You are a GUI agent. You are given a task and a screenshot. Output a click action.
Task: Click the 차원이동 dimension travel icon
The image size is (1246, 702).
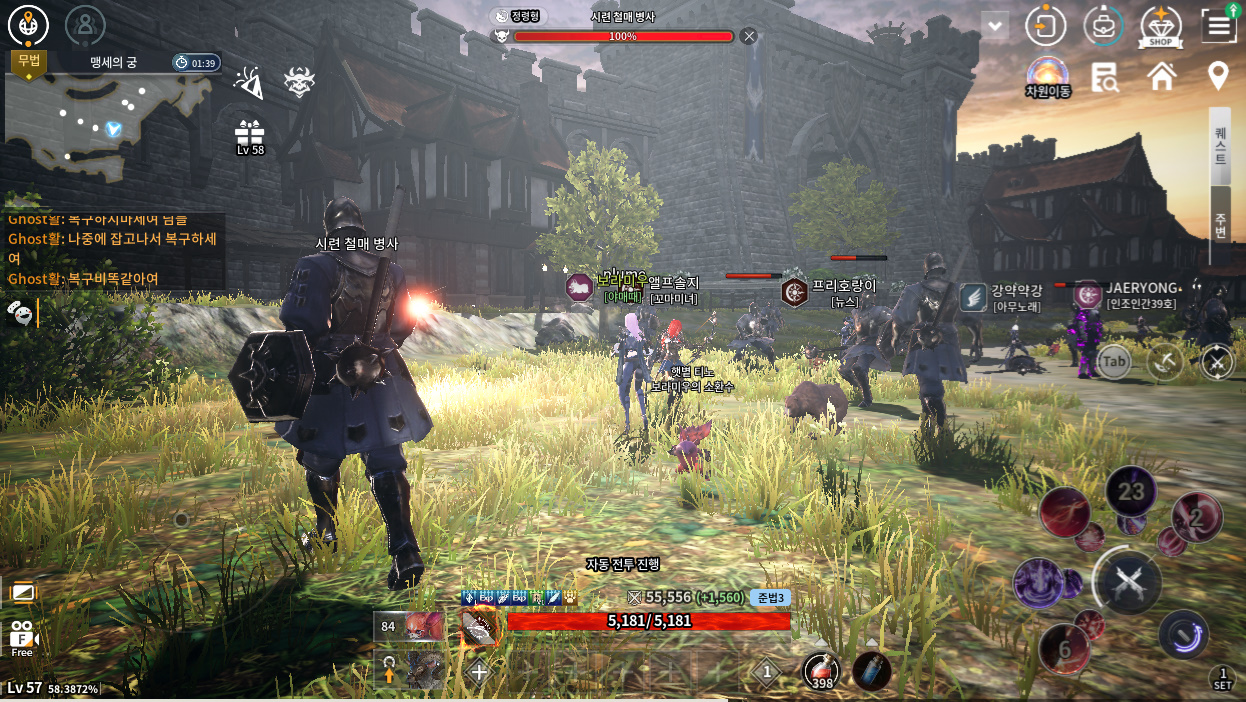click(x=1047, y=75)
